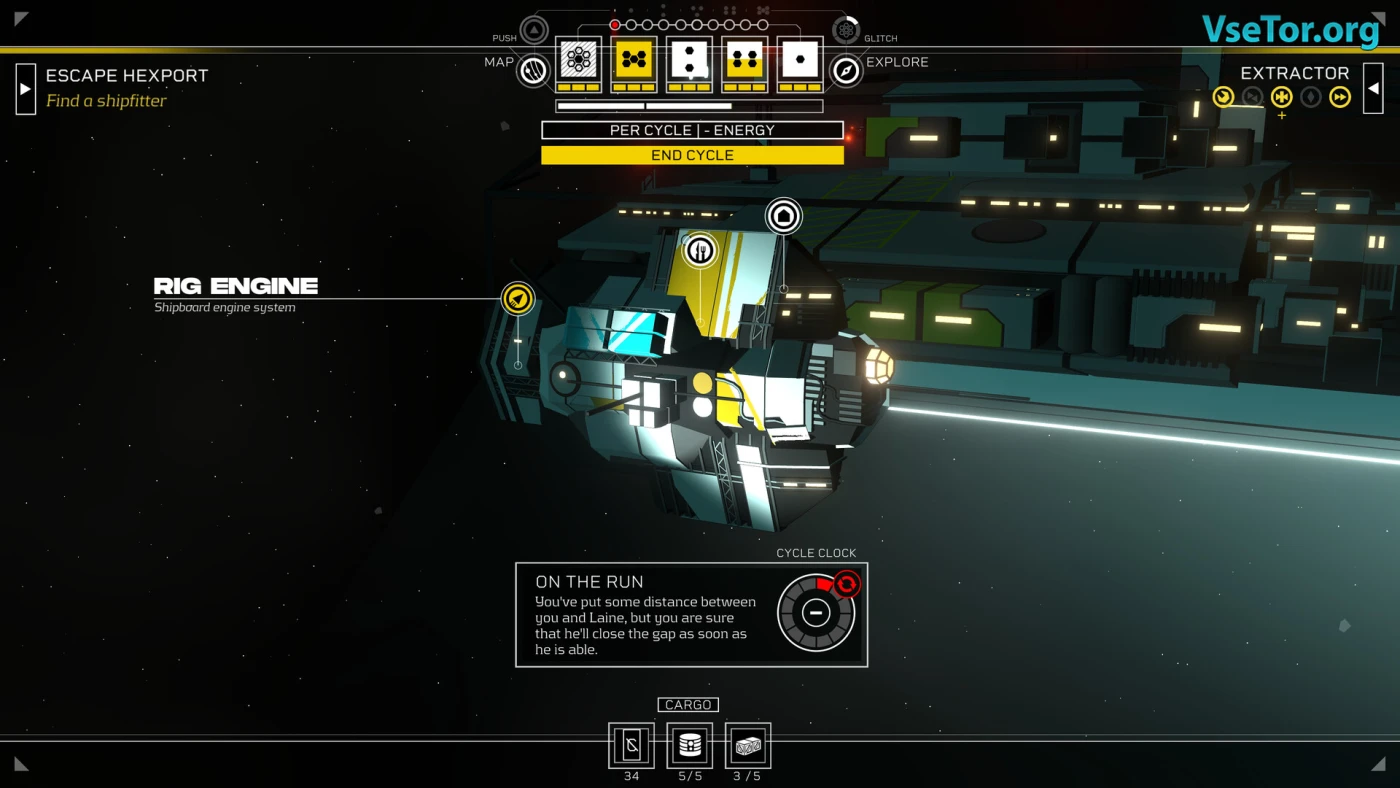Activate the Explore compass icon
The width and height of the screenshot is (1400, 788).
click(846, 70)
